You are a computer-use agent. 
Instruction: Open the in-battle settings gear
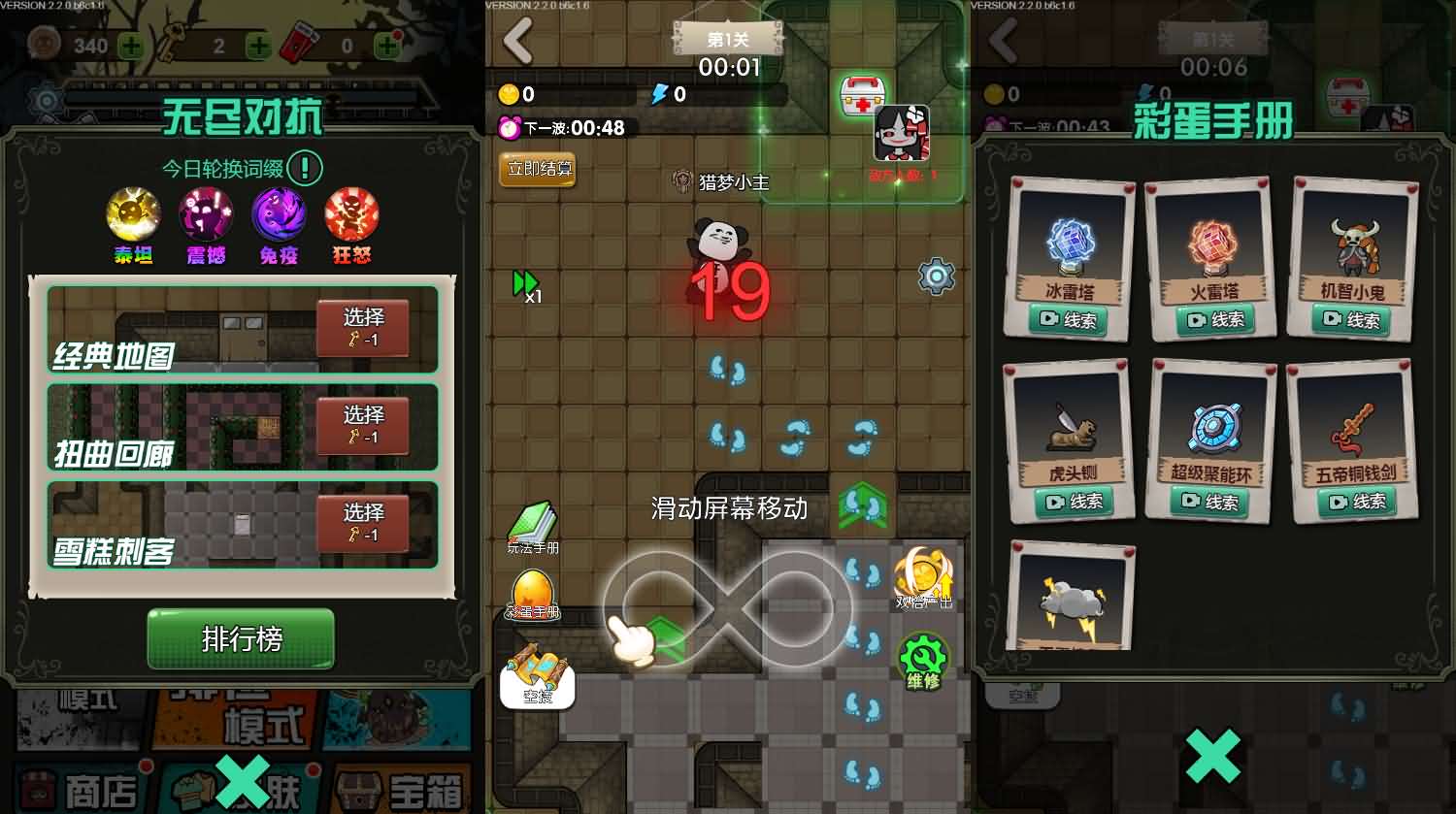pyautogui.click(x=935, y=276)
